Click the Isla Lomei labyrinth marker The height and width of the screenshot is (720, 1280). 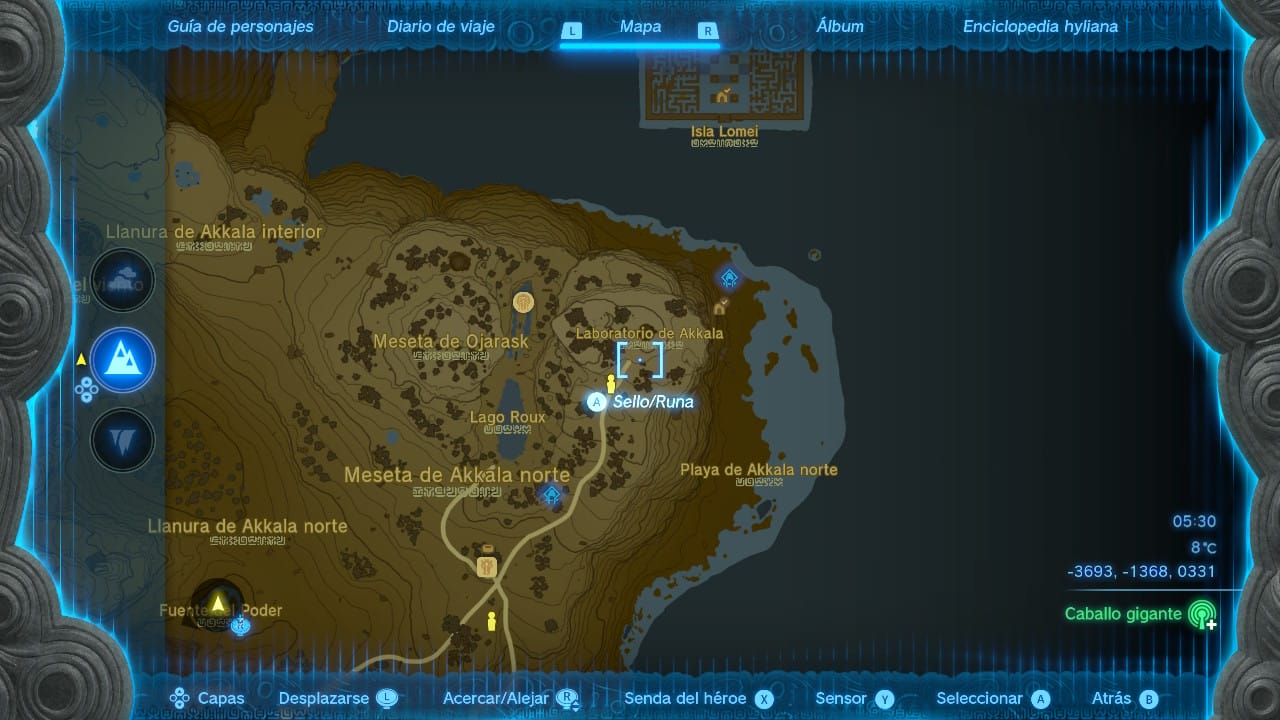[x=722, y=96]
